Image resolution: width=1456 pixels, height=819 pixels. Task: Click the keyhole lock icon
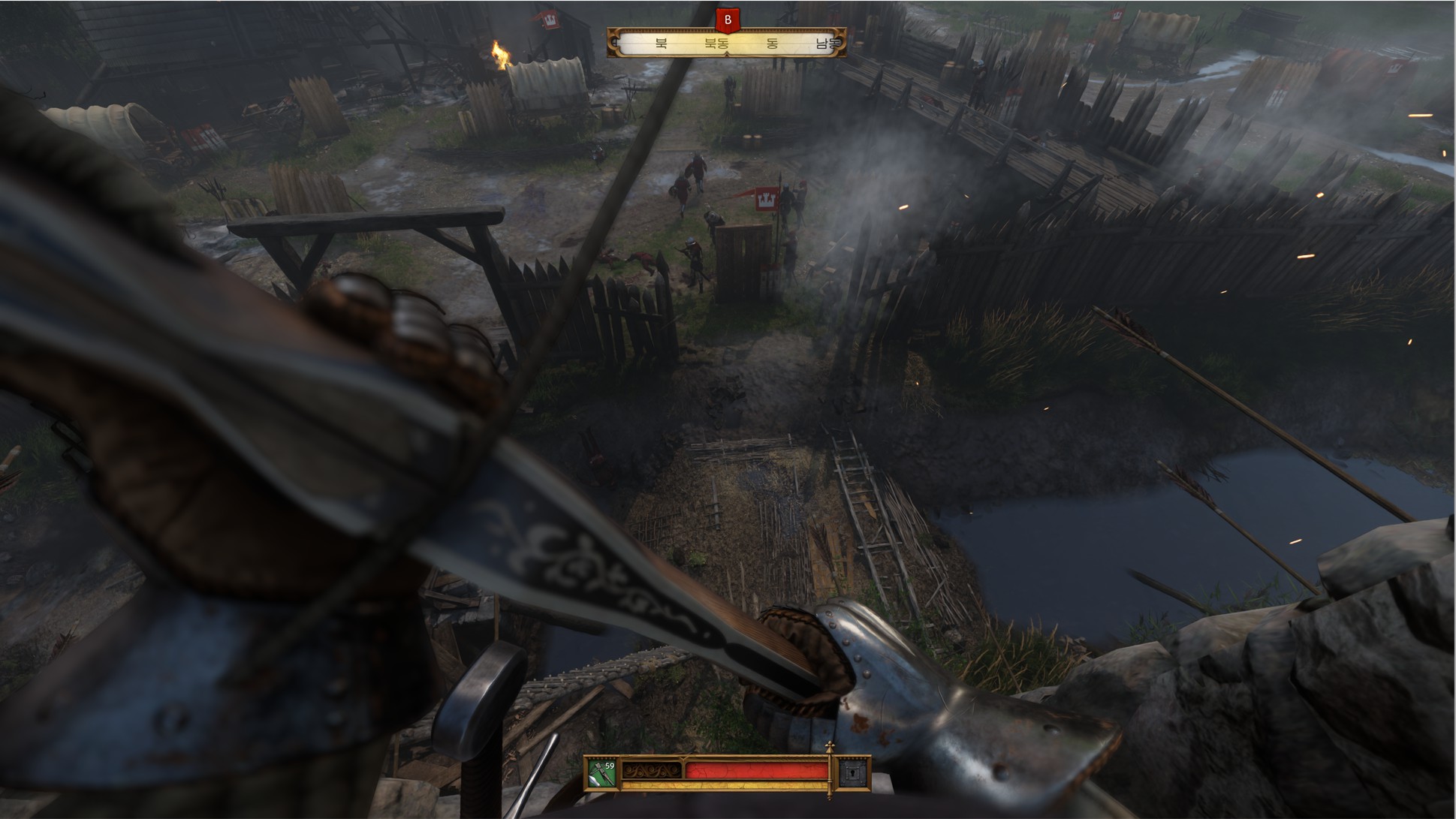point(853,774)
